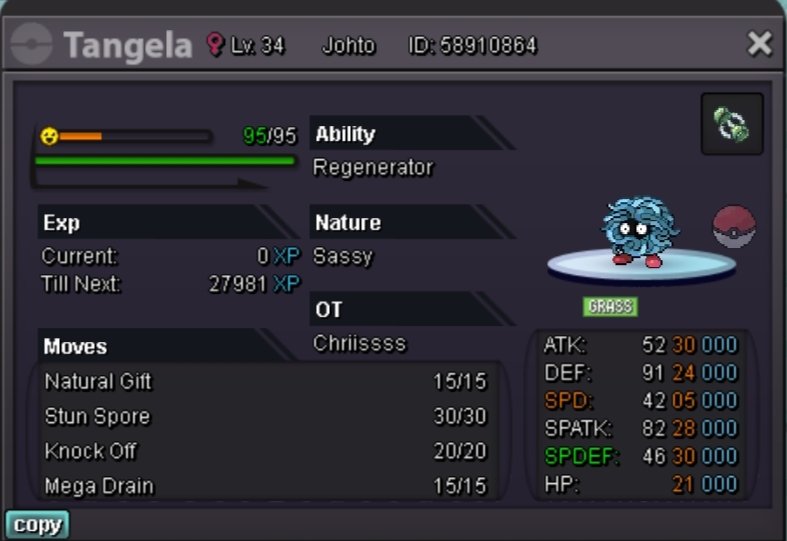
Task: Click the held item slot icon
Action: tap(732, 125)
